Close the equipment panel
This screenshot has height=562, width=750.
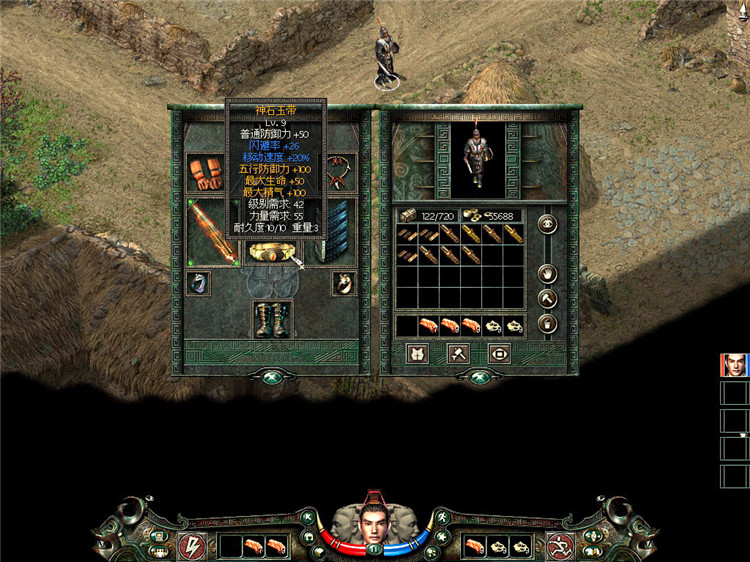(270, 376)
